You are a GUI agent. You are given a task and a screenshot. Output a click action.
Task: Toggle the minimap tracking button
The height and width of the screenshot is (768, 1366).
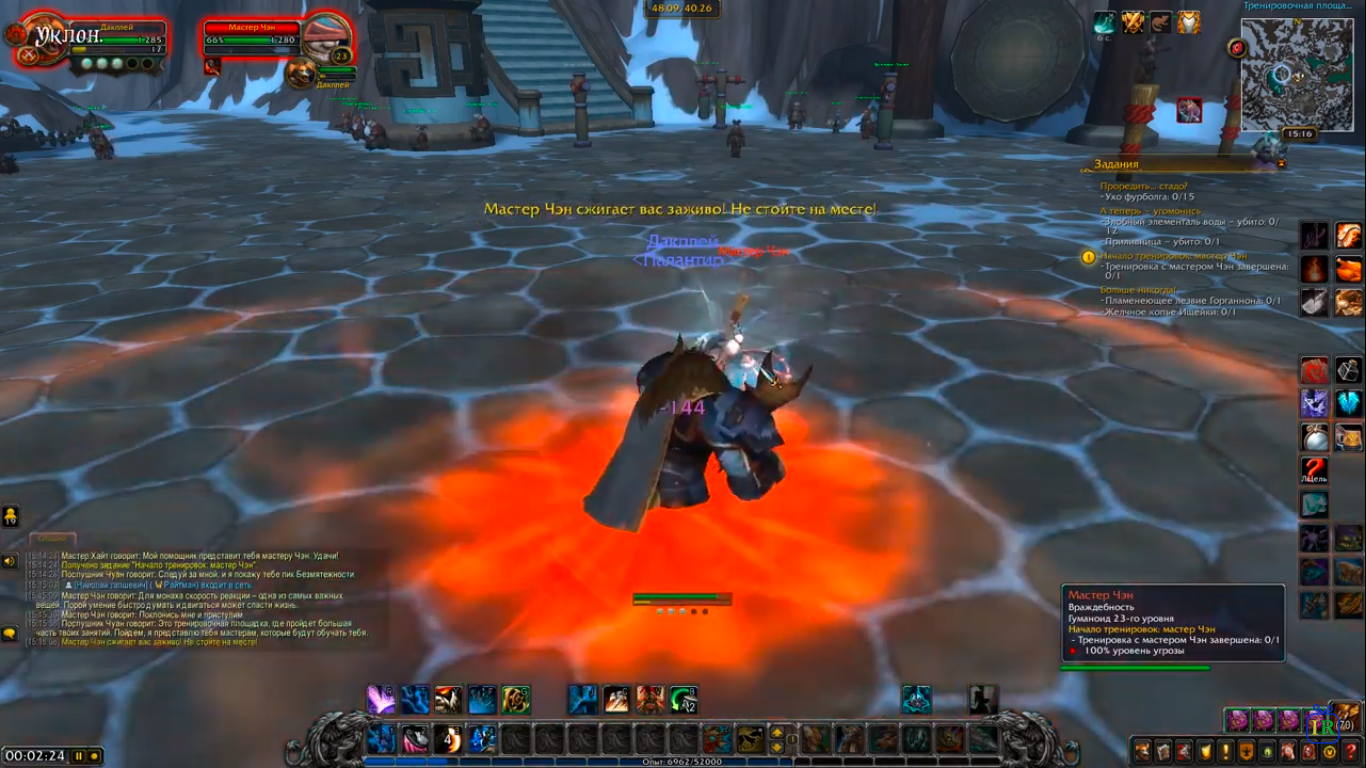(x=1238, y=47)
